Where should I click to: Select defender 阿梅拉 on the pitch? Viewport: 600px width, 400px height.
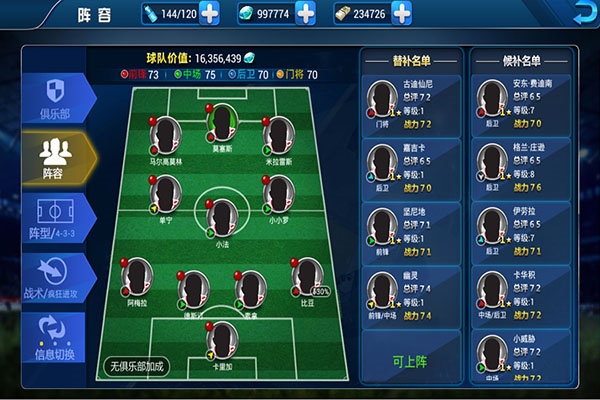tap(138, 280)
